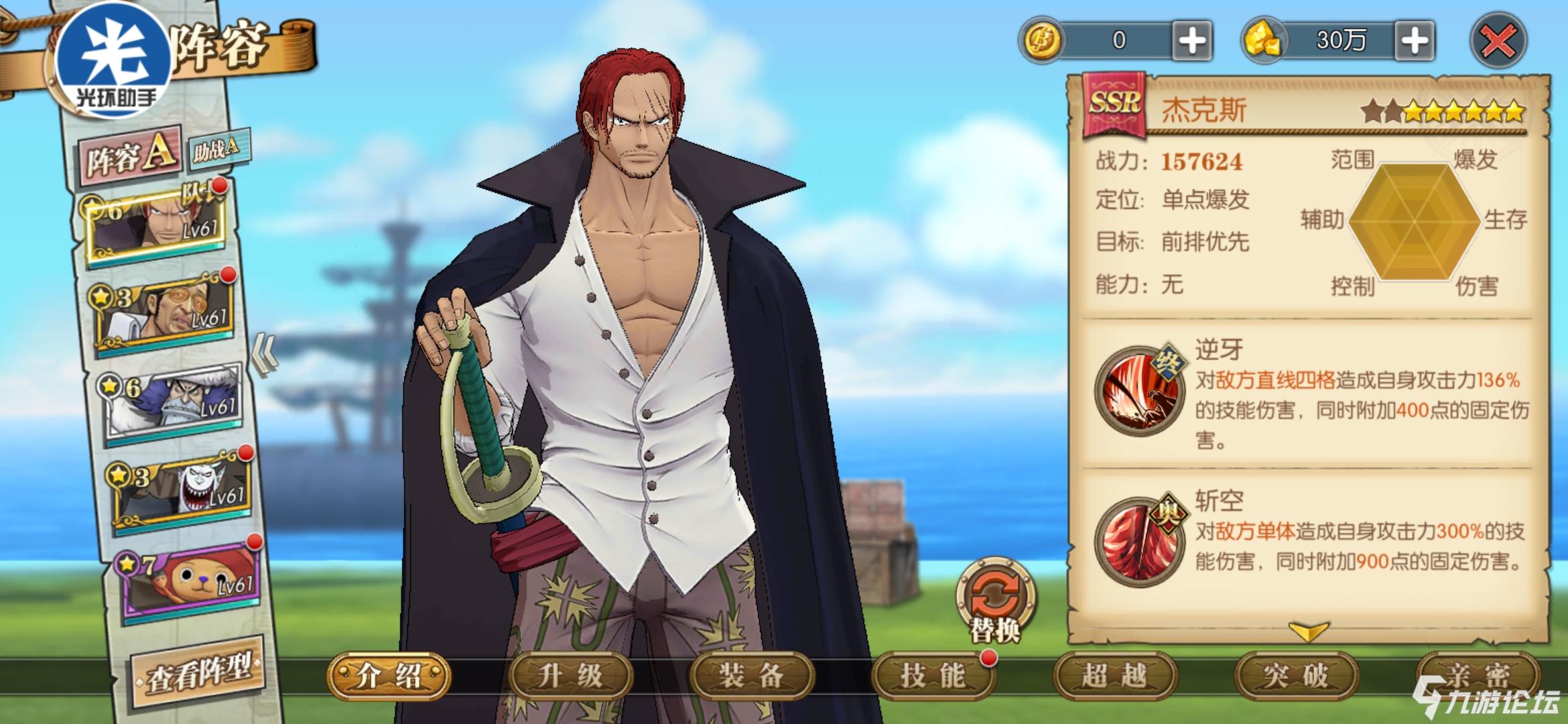1568x724 pixels.
Task: Open the 技能 skills tab
Action: [x=933, y=676]
